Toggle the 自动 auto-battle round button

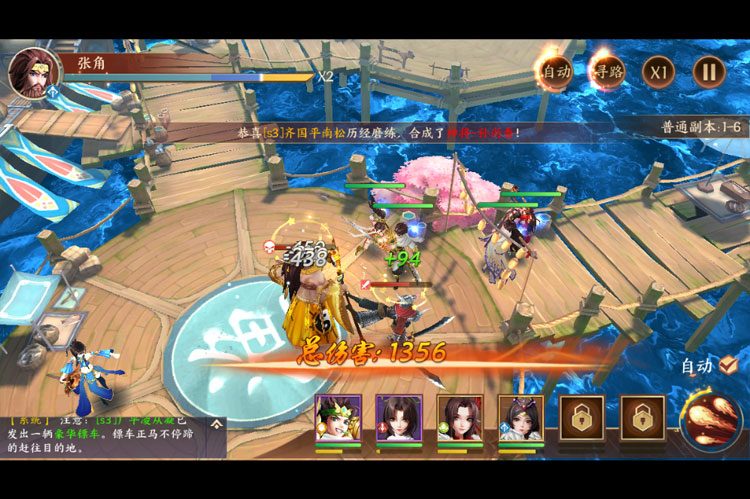tap(554, 71)
